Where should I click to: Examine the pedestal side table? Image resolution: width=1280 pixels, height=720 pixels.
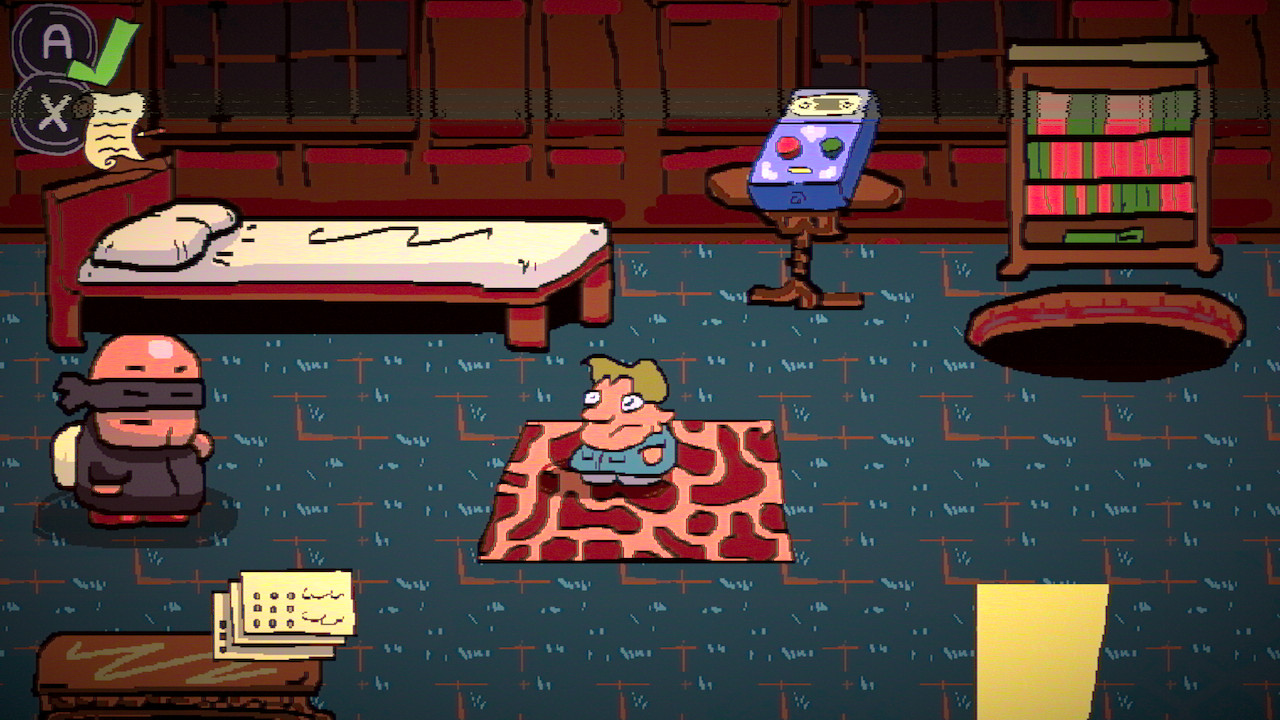798,250
